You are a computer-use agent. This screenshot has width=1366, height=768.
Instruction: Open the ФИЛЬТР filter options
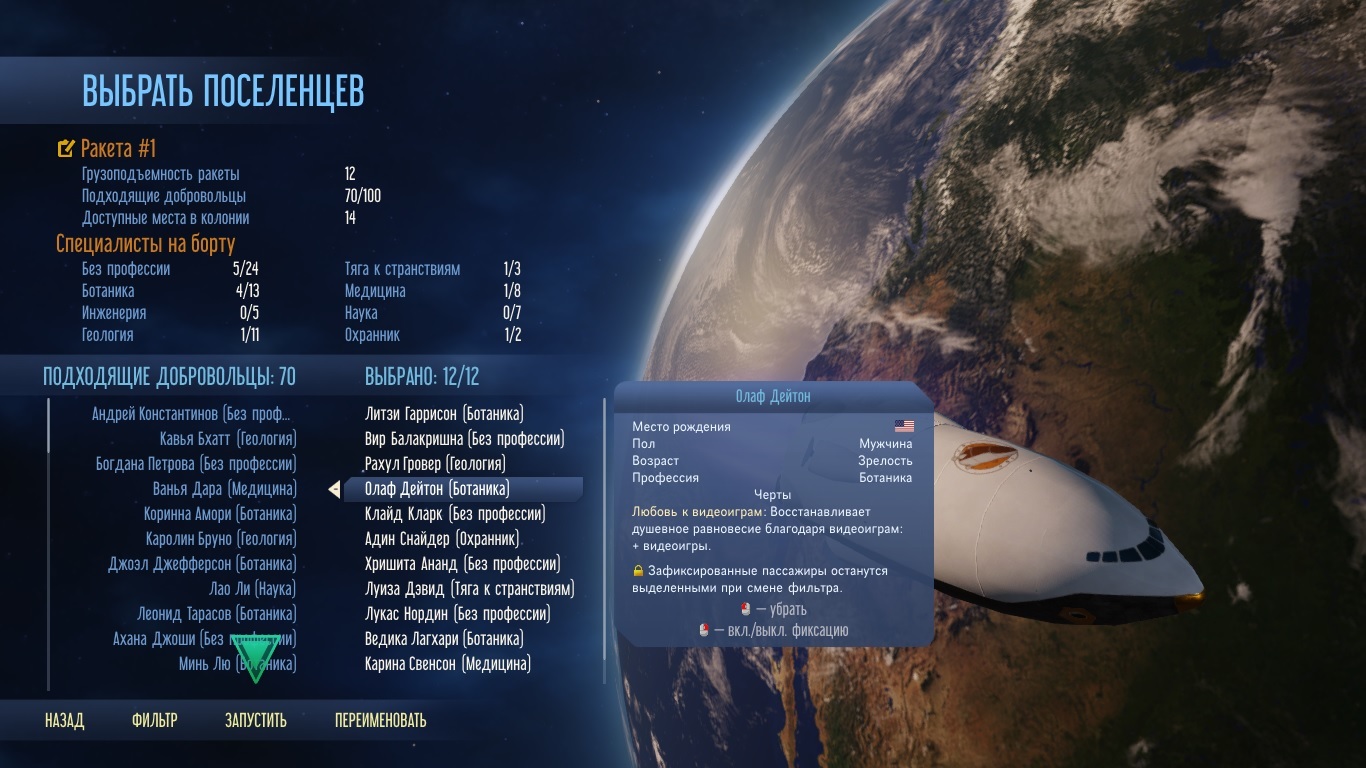click(x=154, y=720)
